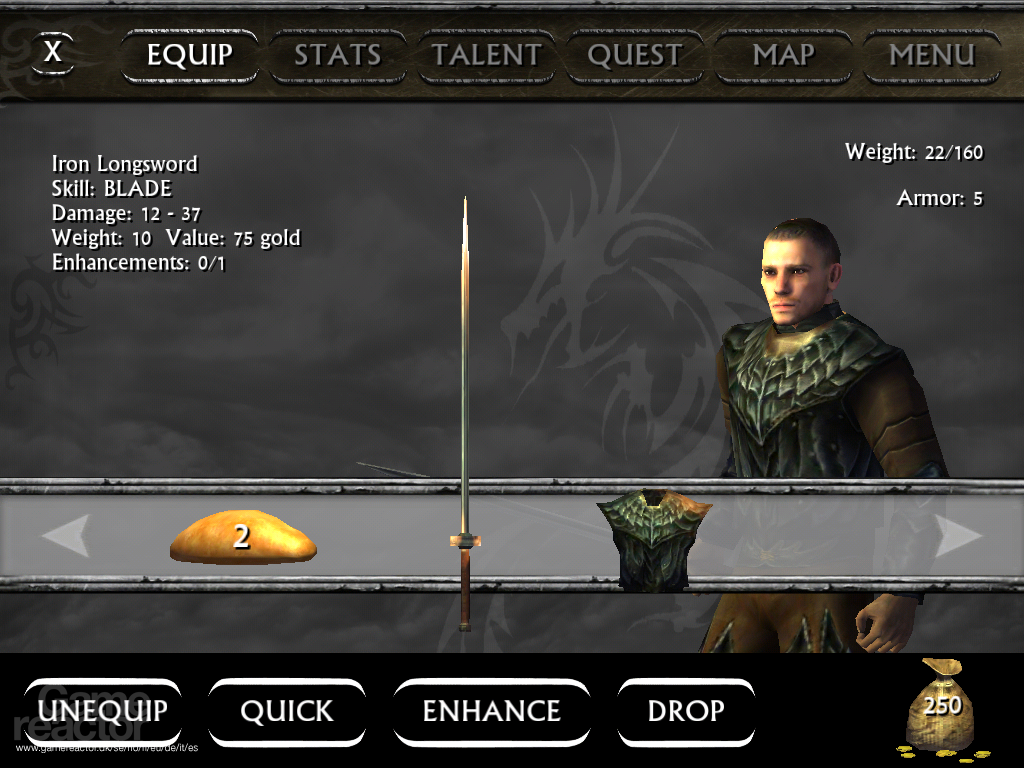The height and width of the screenshot is (768, 1024).
Task: Select the Iron Longsword in the item strip
Action: (x=465, y=540)
